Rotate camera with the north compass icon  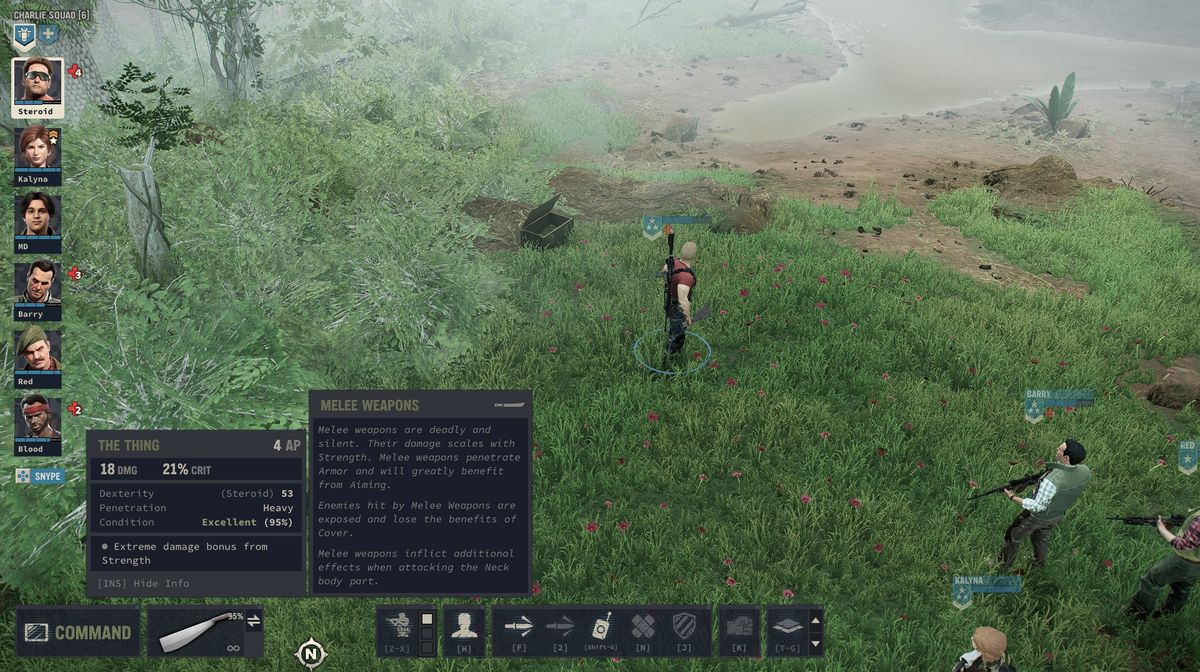tap(311, 654)
